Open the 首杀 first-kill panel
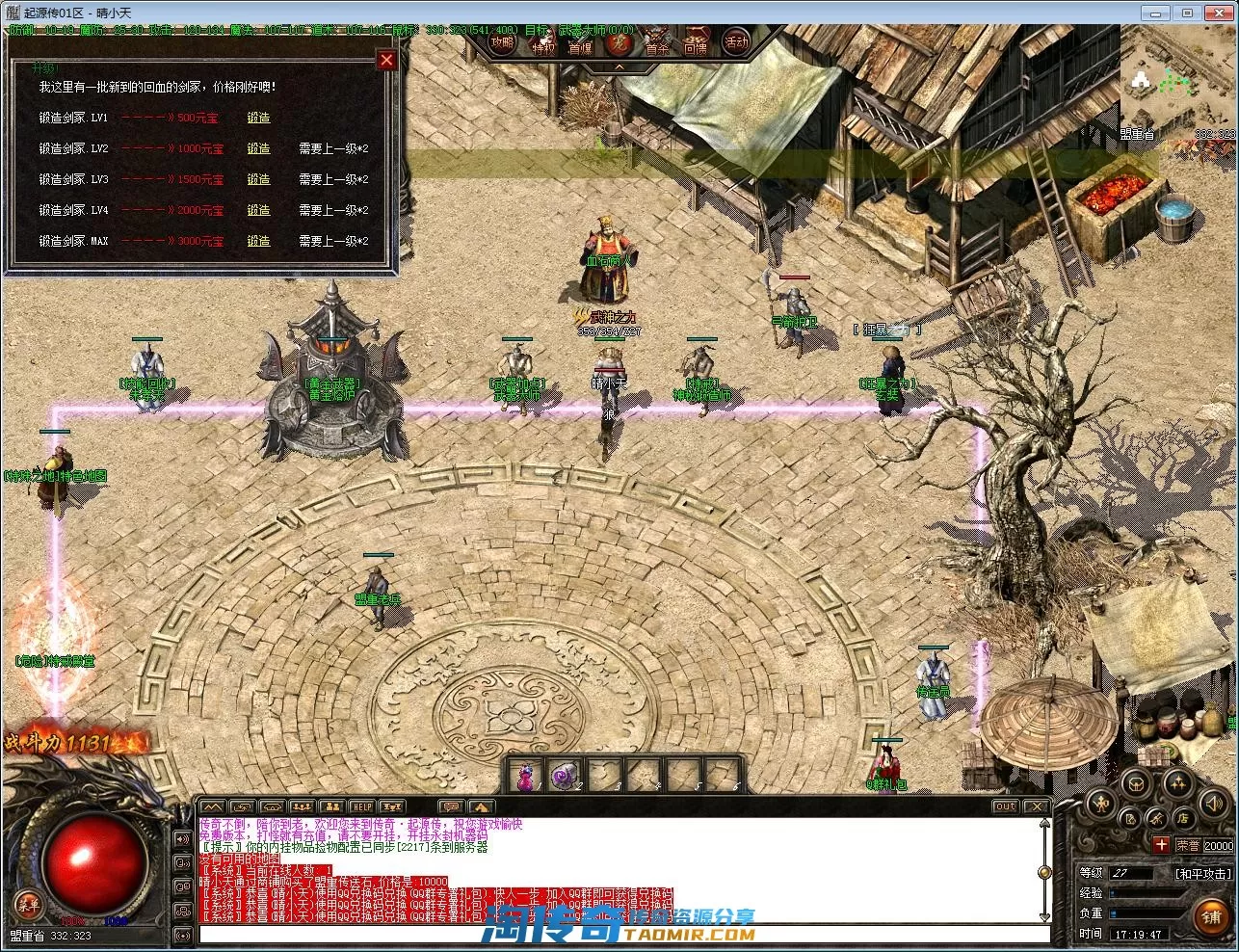This screenshot has width=1239, height=952. [658, 45]
